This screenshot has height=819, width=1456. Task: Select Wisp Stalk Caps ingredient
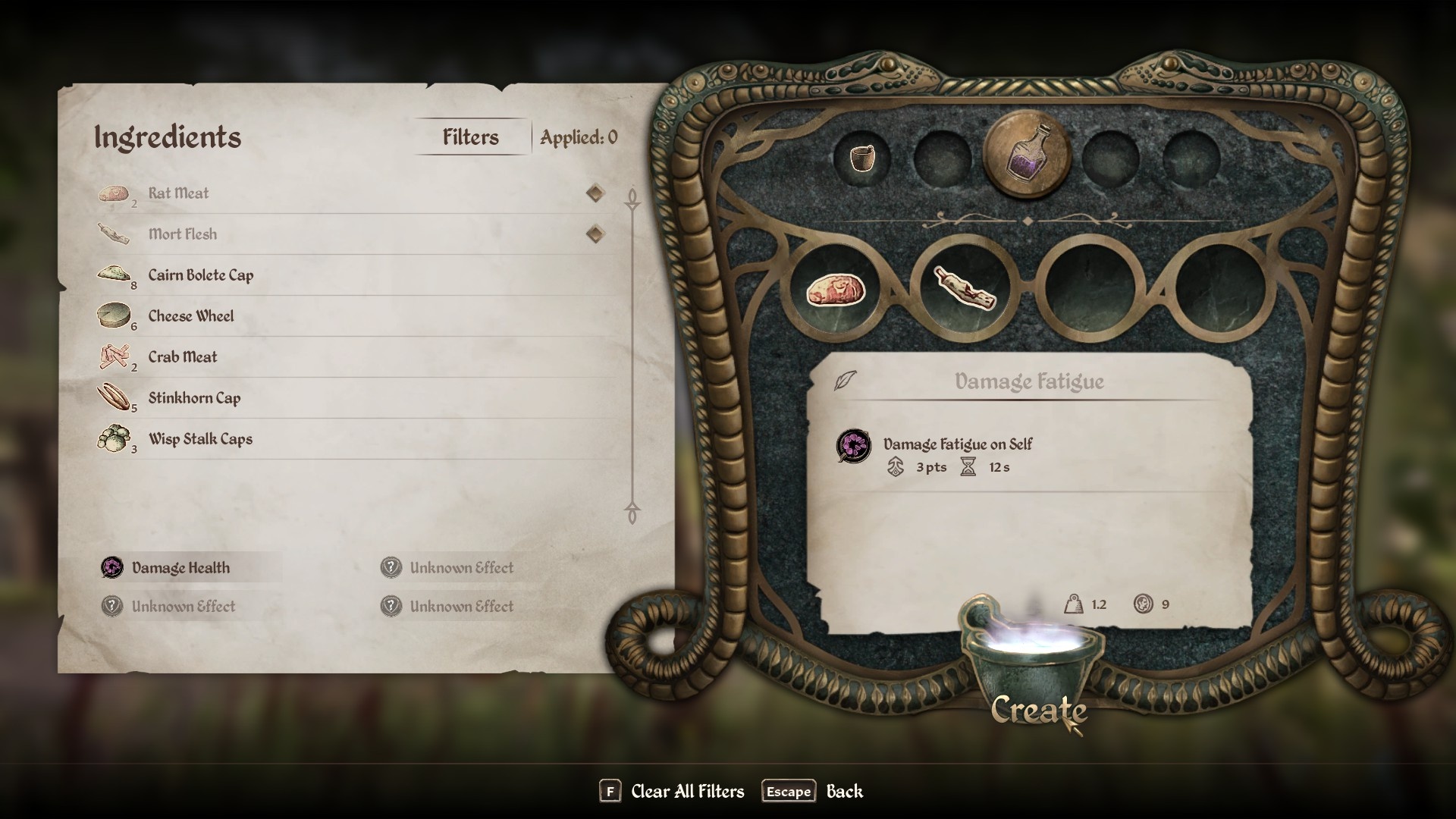[200, 439]
